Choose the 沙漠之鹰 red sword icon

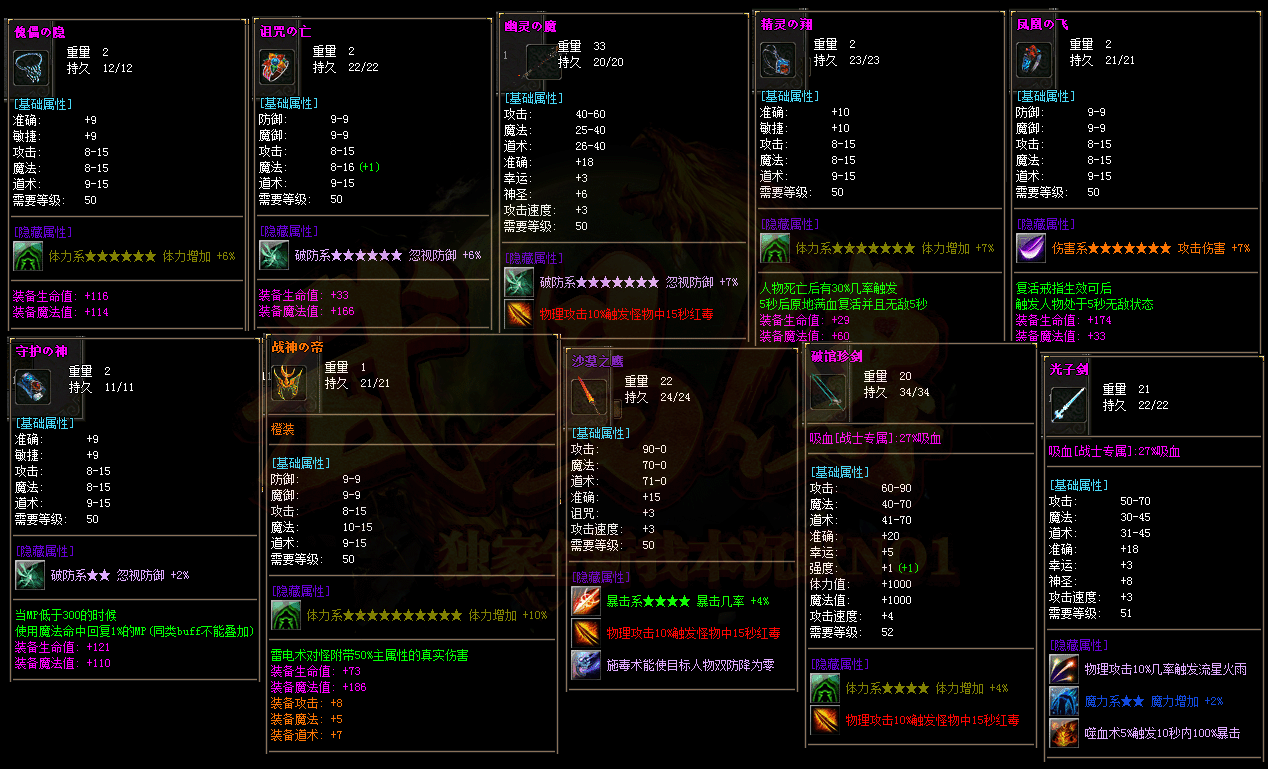(x=587, y=396)
